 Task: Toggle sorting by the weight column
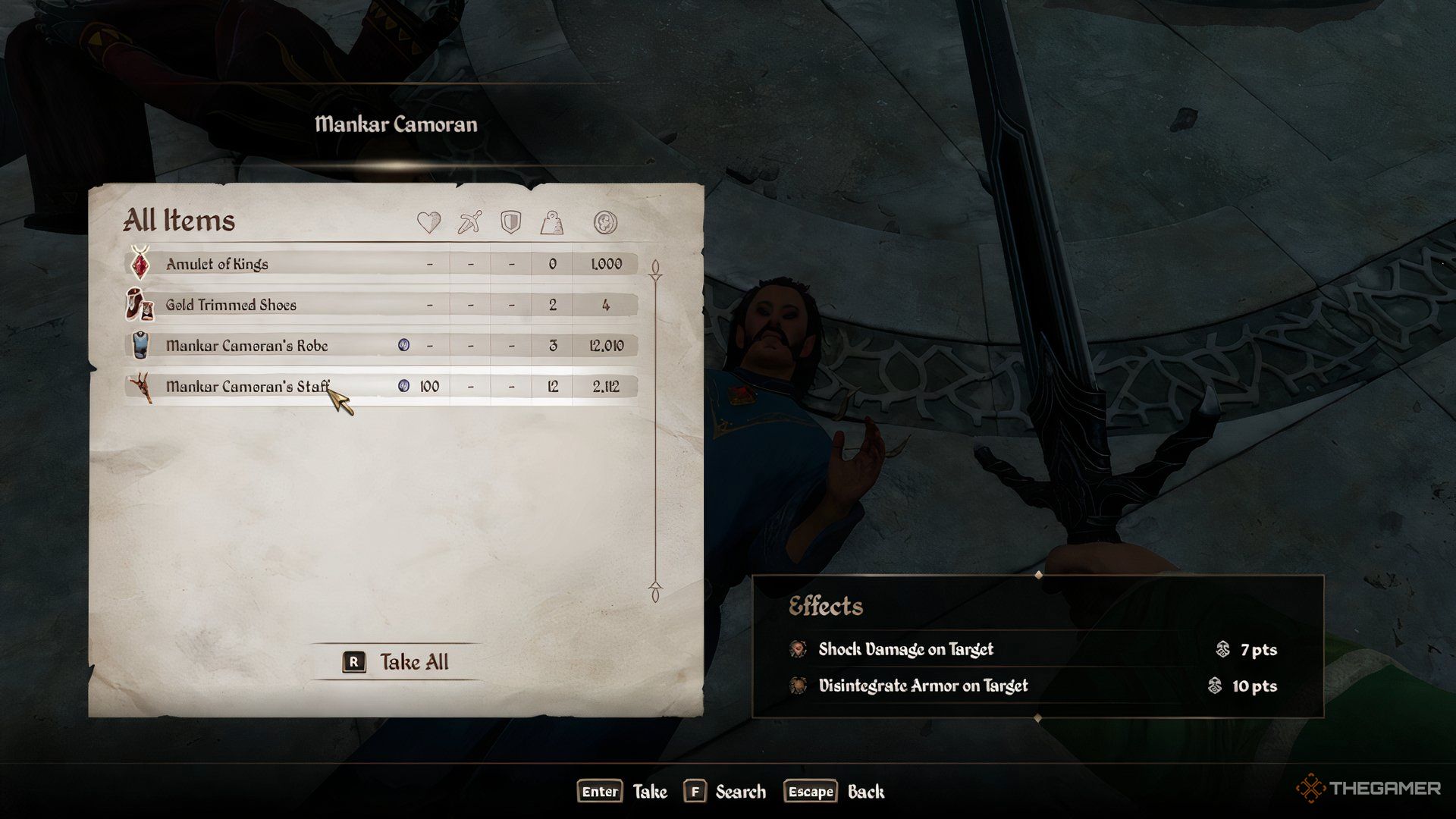(x=553, y=223)
